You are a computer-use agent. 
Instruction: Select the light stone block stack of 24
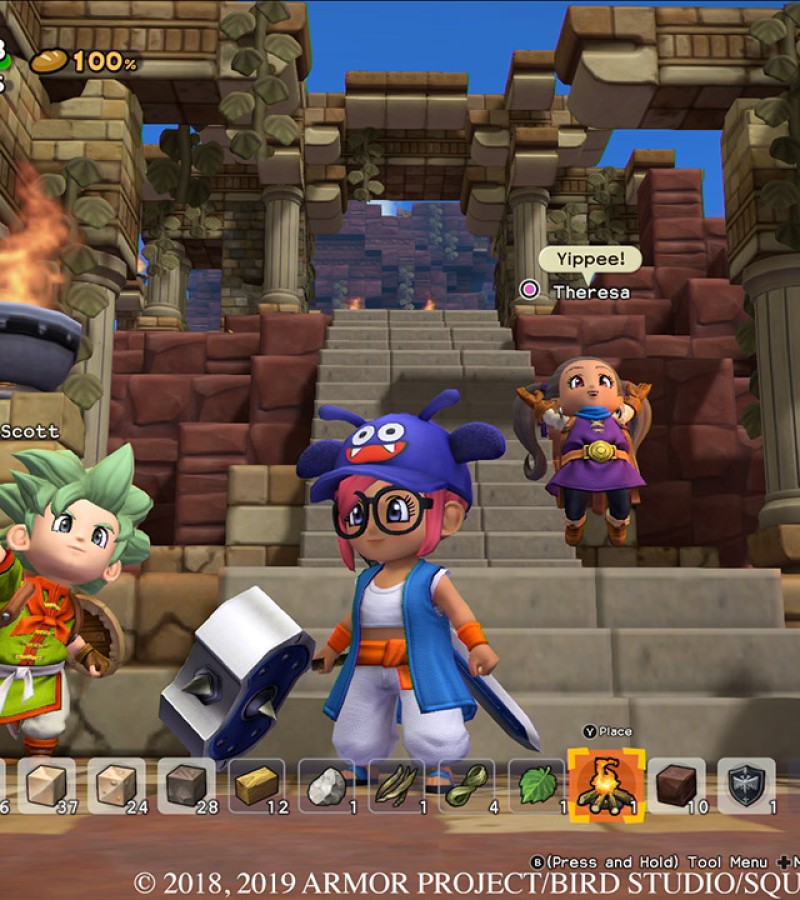[116, 785]
